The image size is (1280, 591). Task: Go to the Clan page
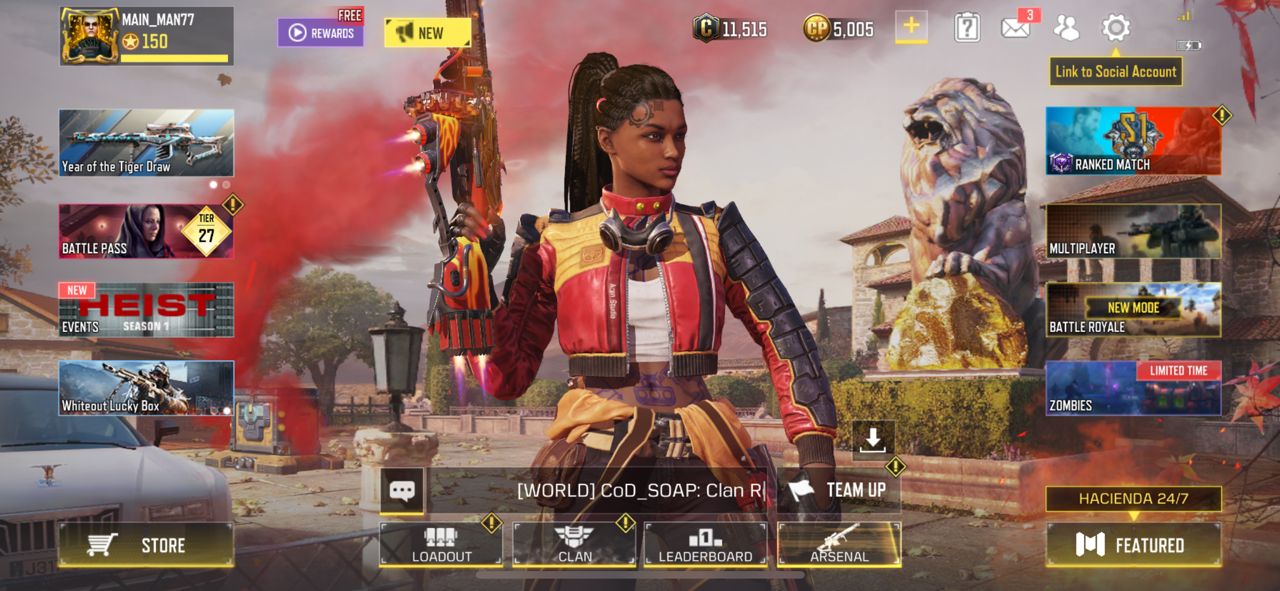pyautogui.click(x=574, y=545)
